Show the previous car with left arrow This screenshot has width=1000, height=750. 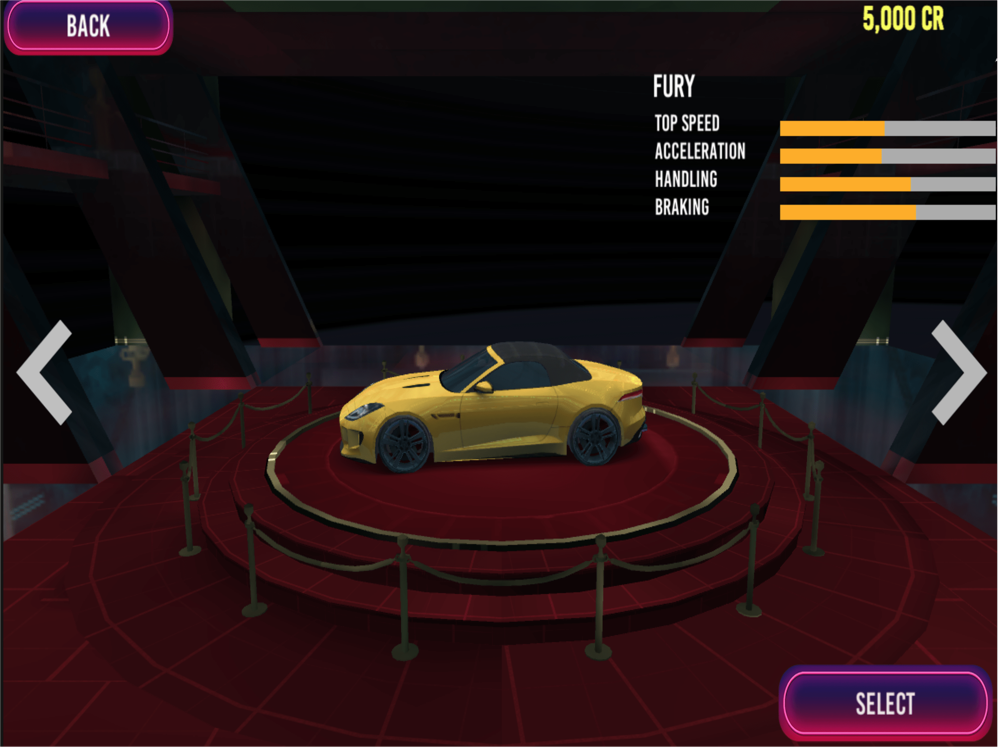tap(45, 372)
